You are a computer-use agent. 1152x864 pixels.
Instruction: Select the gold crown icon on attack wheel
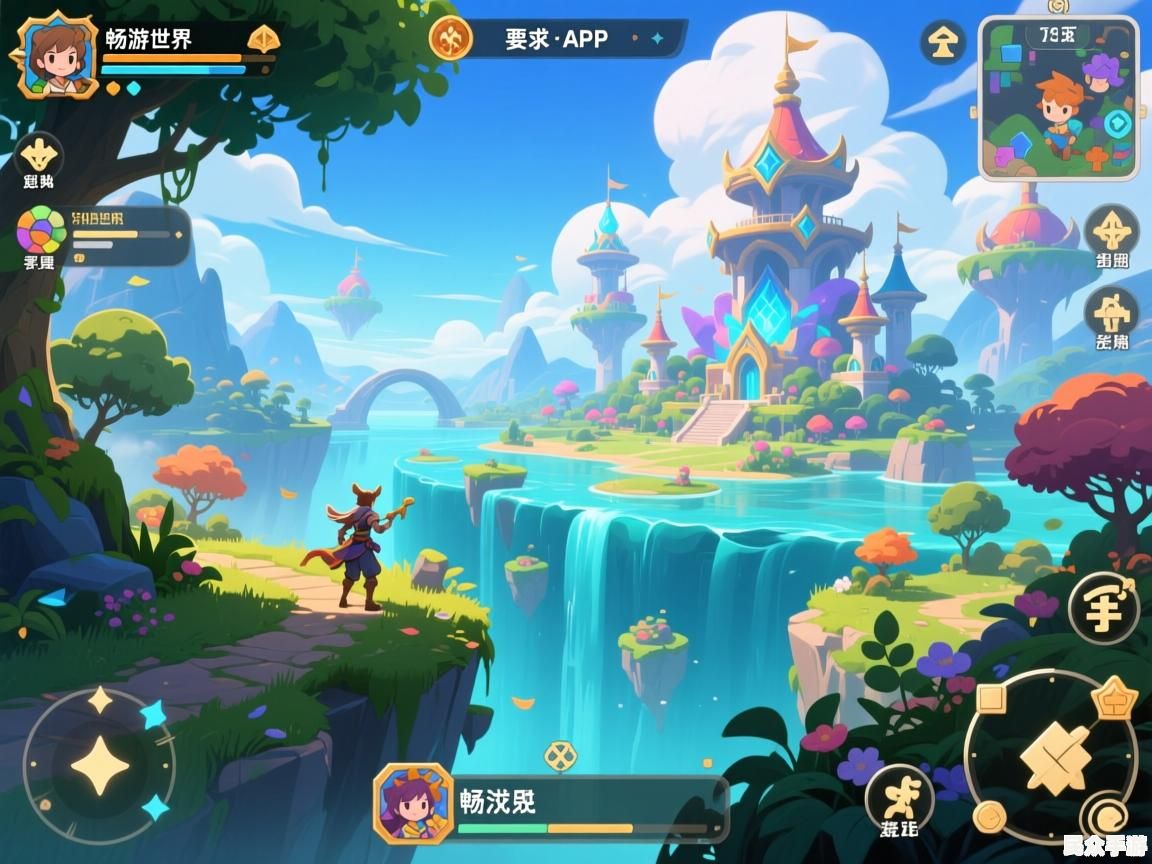pos(1114,697)
